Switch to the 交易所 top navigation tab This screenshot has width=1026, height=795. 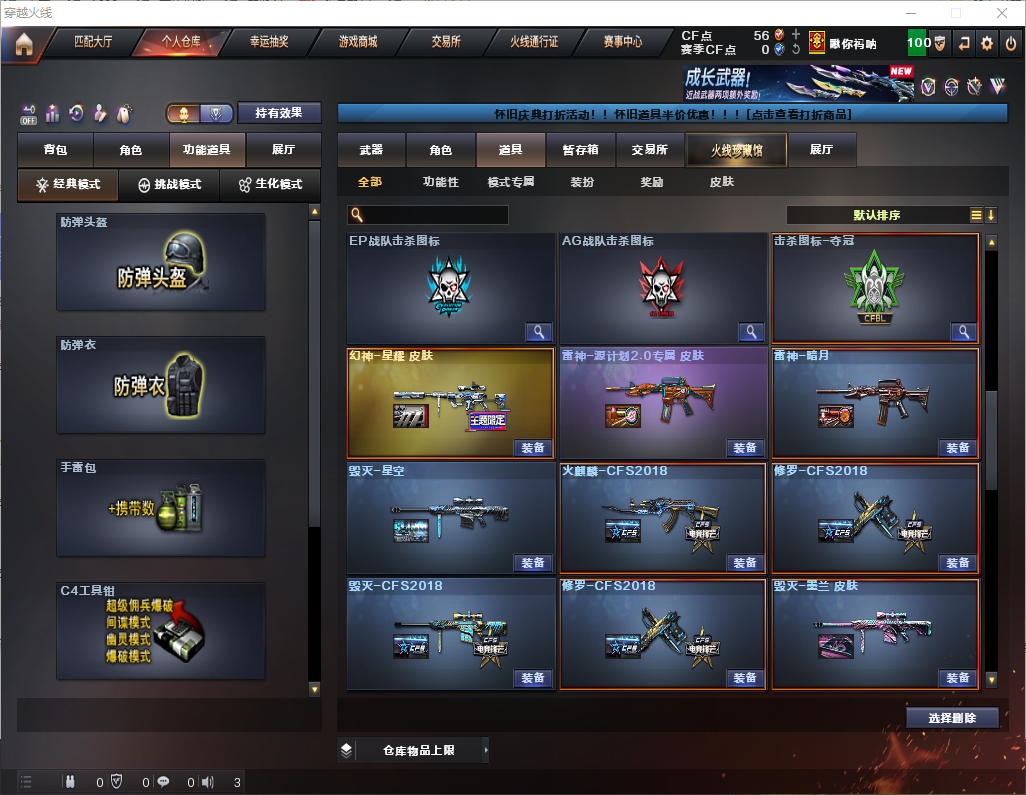point(446,42)
